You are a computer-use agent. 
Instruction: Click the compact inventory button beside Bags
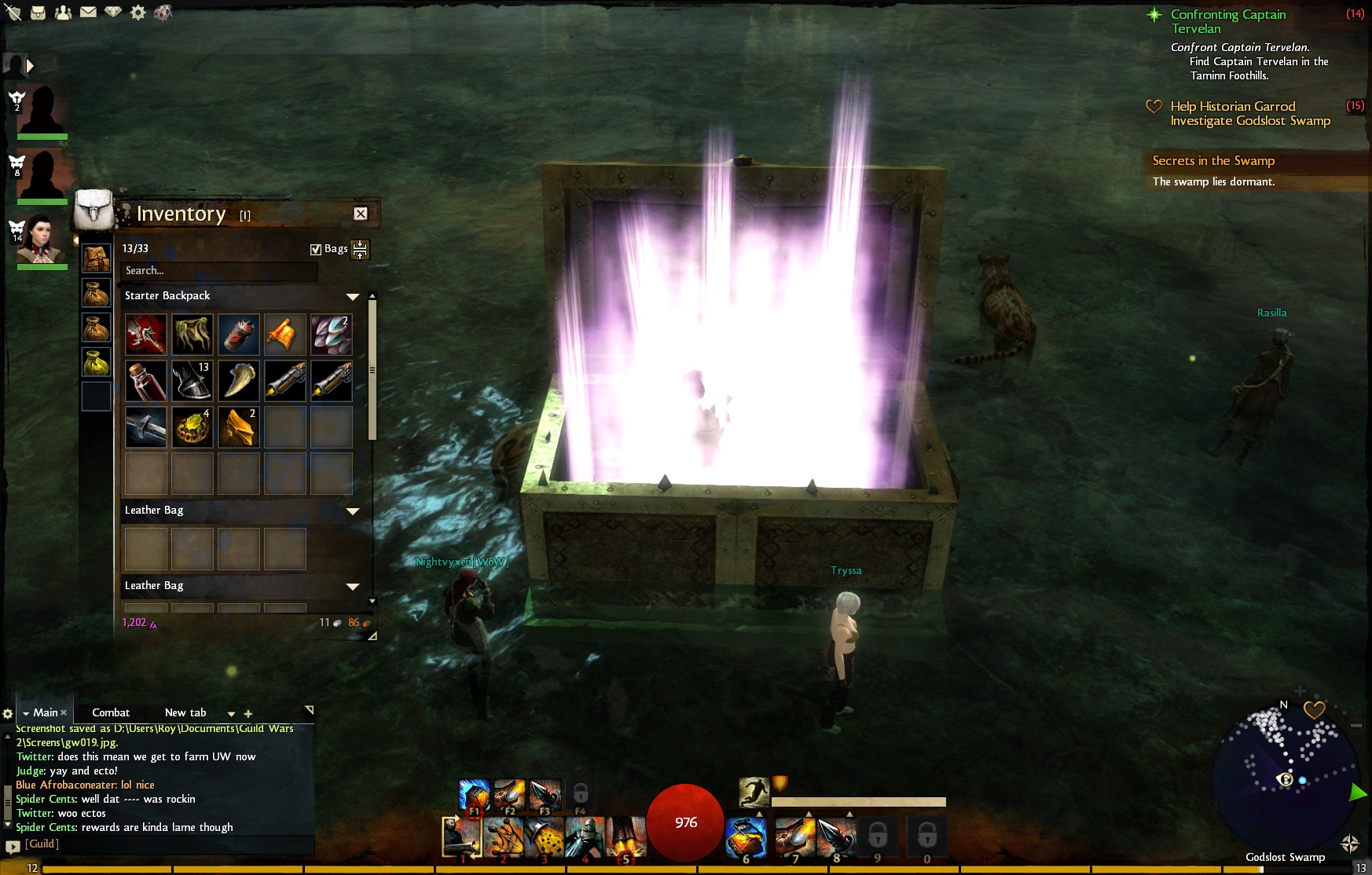point(360,250)
